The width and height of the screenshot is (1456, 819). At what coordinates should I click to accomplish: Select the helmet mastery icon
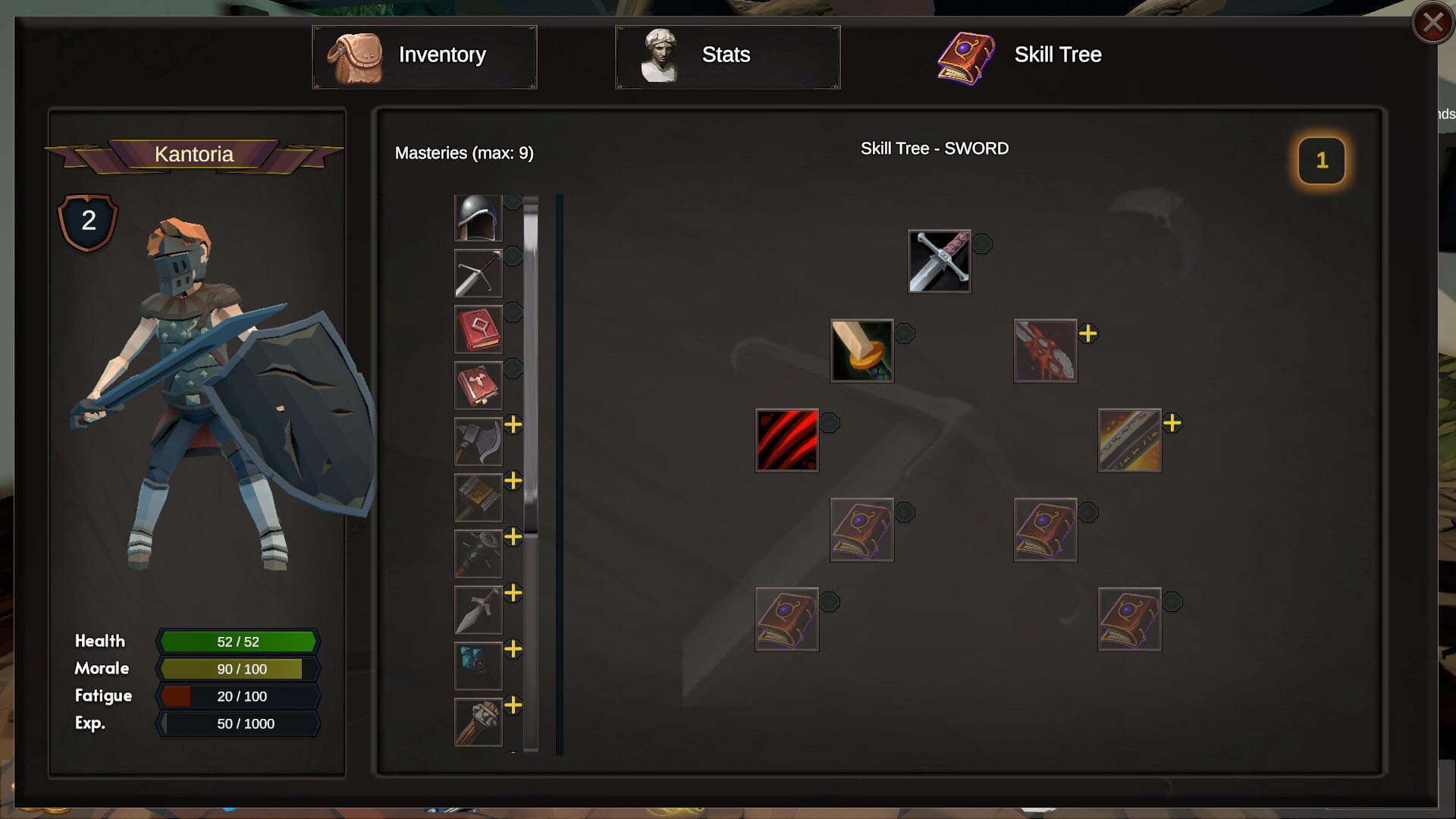(x=477, y=218)
